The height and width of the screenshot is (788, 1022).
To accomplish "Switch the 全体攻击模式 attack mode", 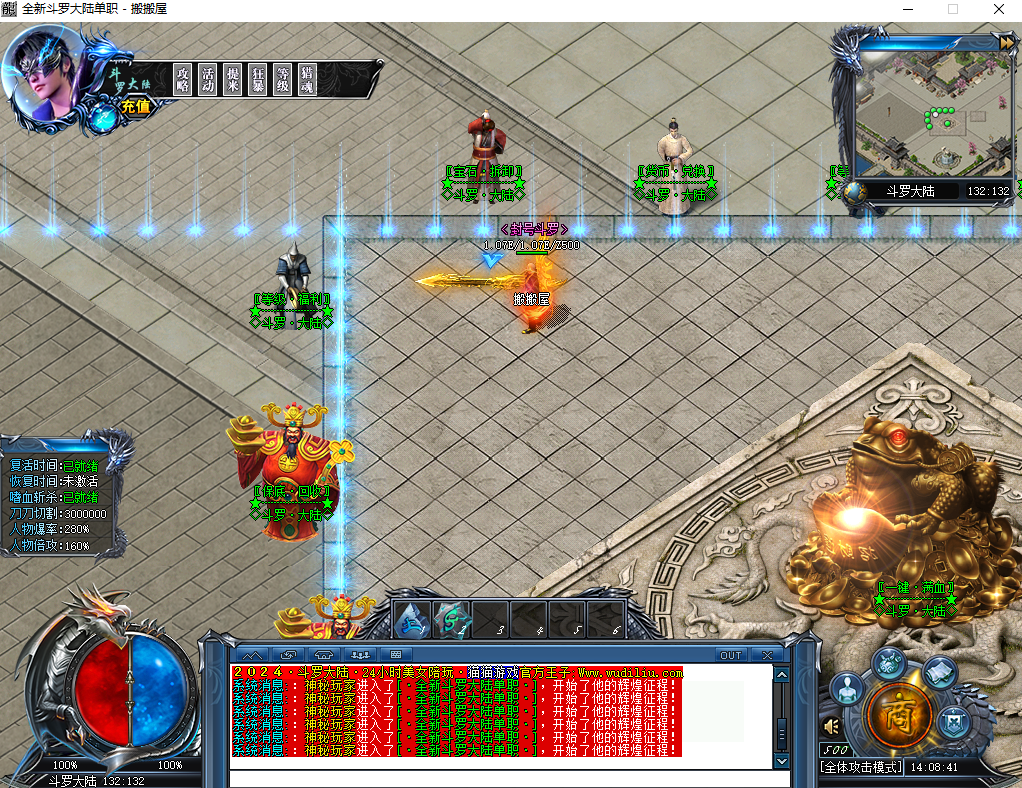I will [860, 768].
